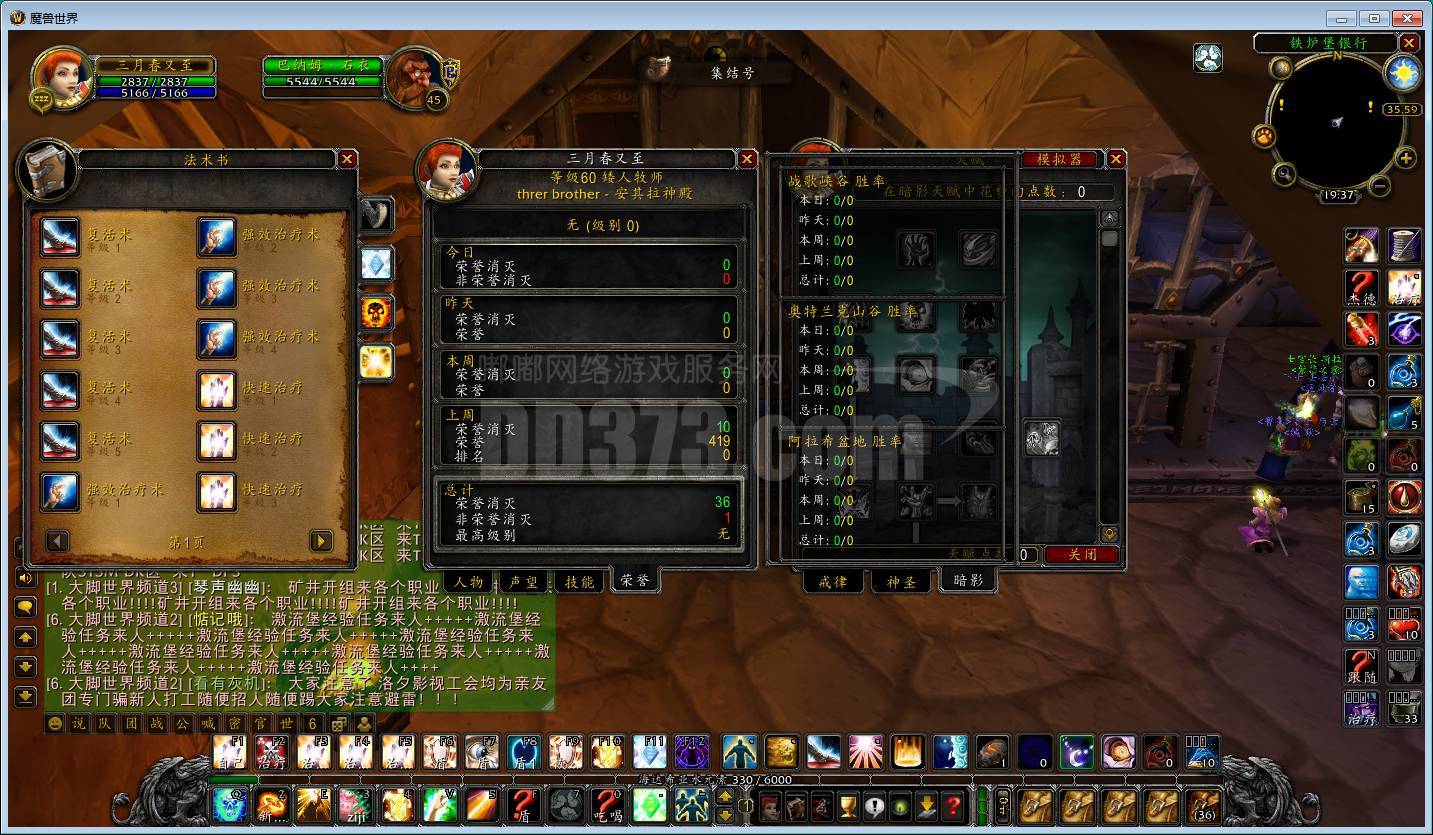Switch to the 人物 character tab
The height and width of the screenshot is (835, 1433).
(x=469, y=581)
